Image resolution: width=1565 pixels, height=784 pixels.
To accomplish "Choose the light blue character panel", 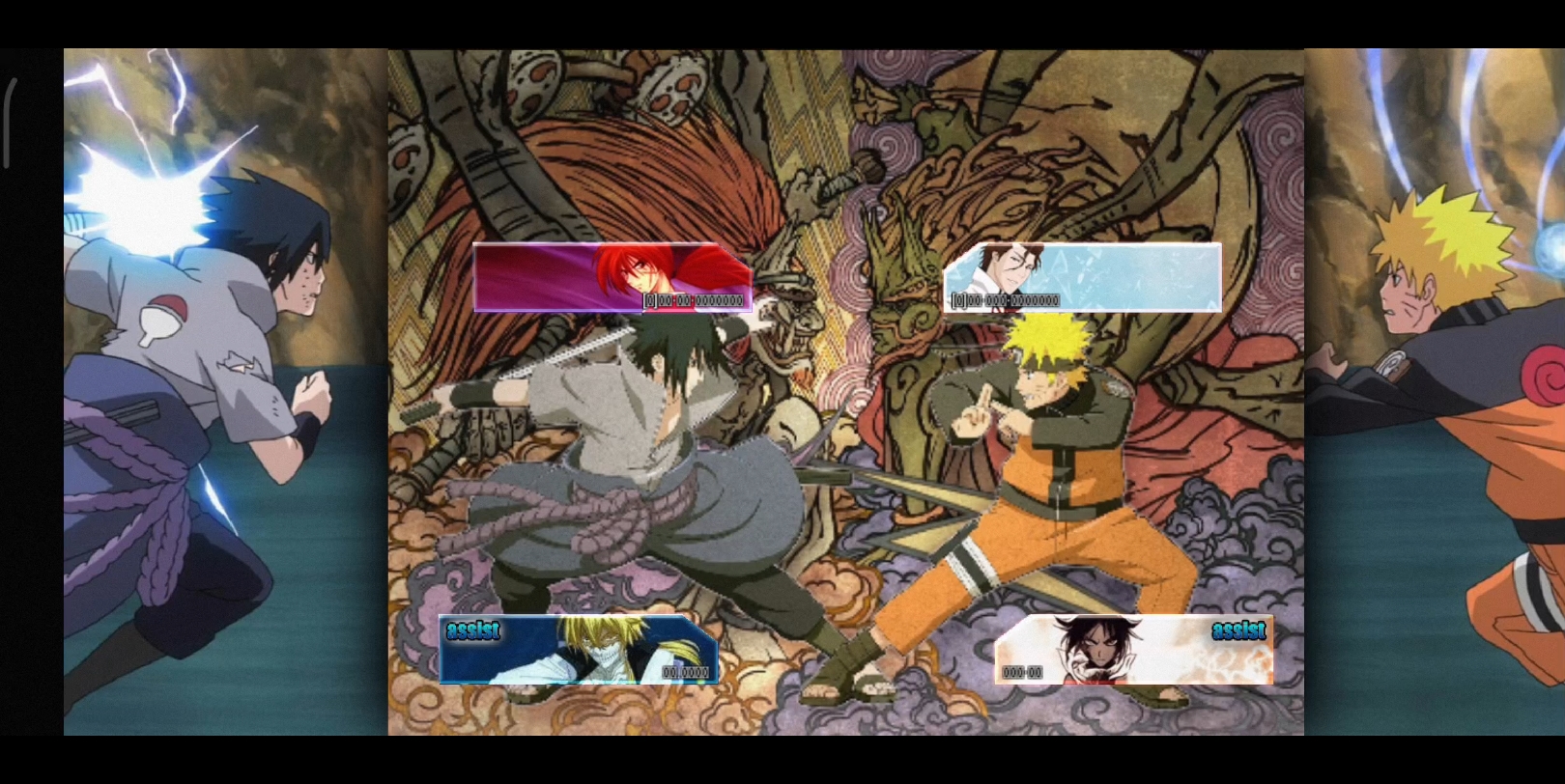I will pos(1082,277).
